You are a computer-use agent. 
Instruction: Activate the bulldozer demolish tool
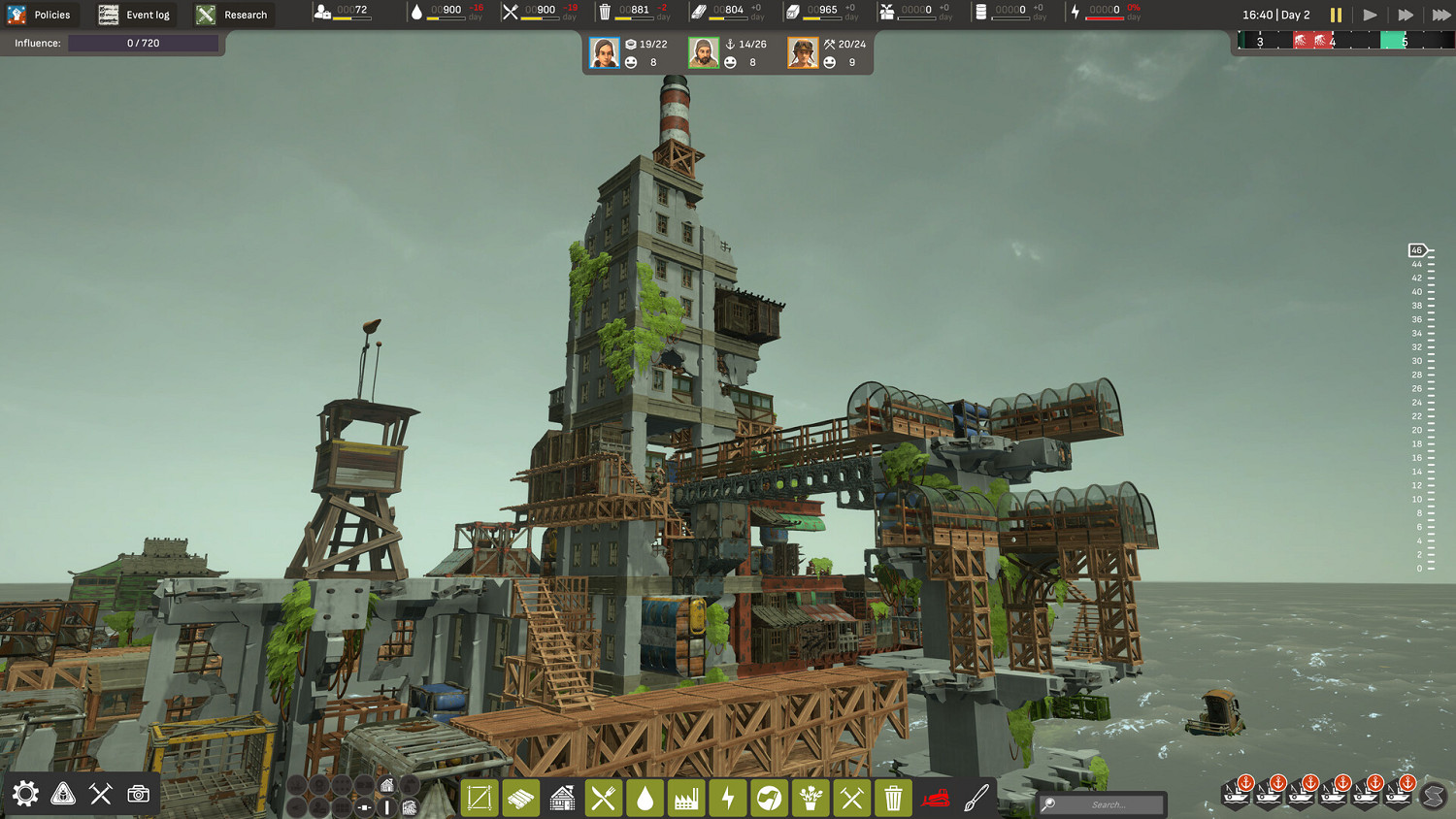tap(935, 798)
